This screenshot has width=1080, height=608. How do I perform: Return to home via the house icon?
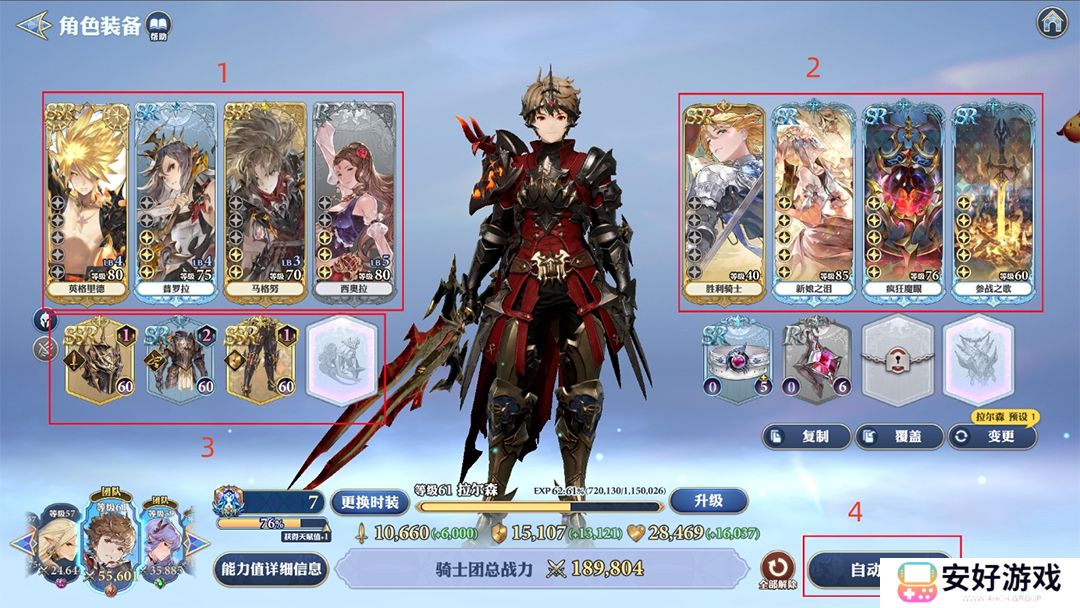click(1050, 21)
